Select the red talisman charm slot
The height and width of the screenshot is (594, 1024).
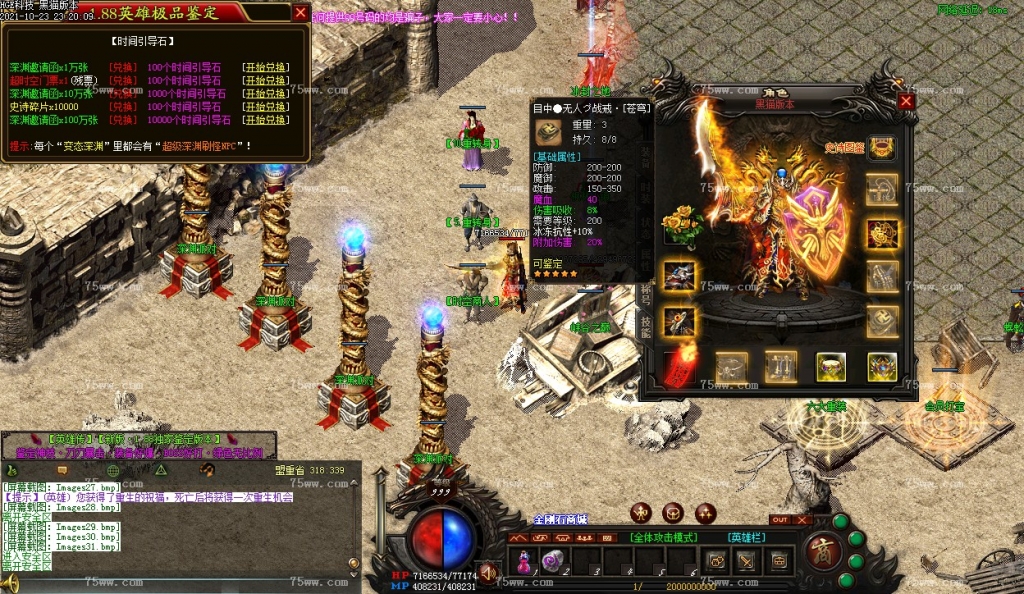tap(679, 367)
